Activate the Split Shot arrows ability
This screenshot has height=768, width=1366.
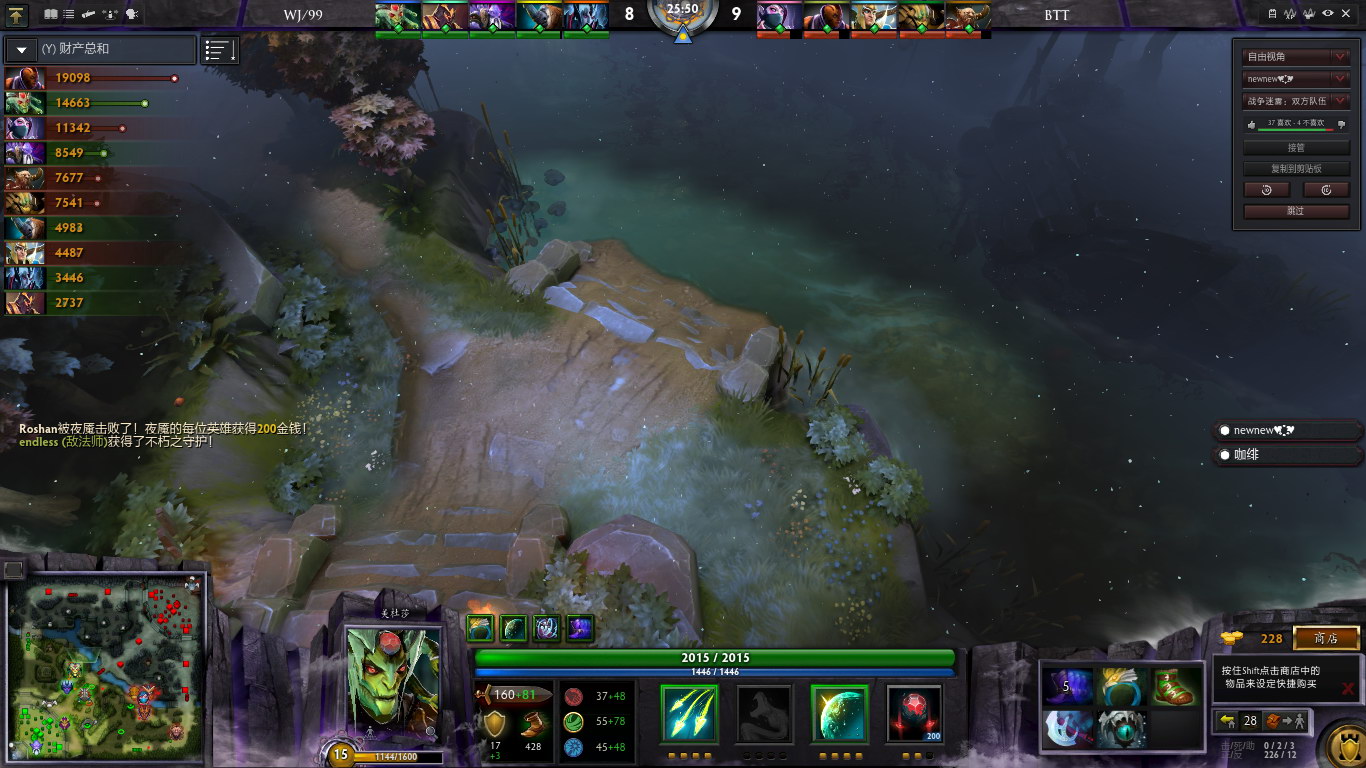pos(689,714)
